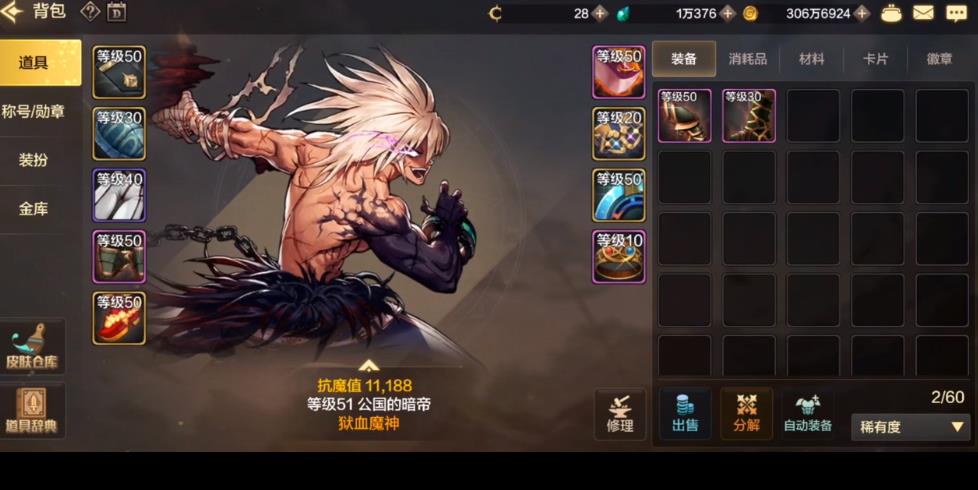This screenshot has width=978, height=490.
Task: Switch to the 材料 tab
Action: pos(811,59)
